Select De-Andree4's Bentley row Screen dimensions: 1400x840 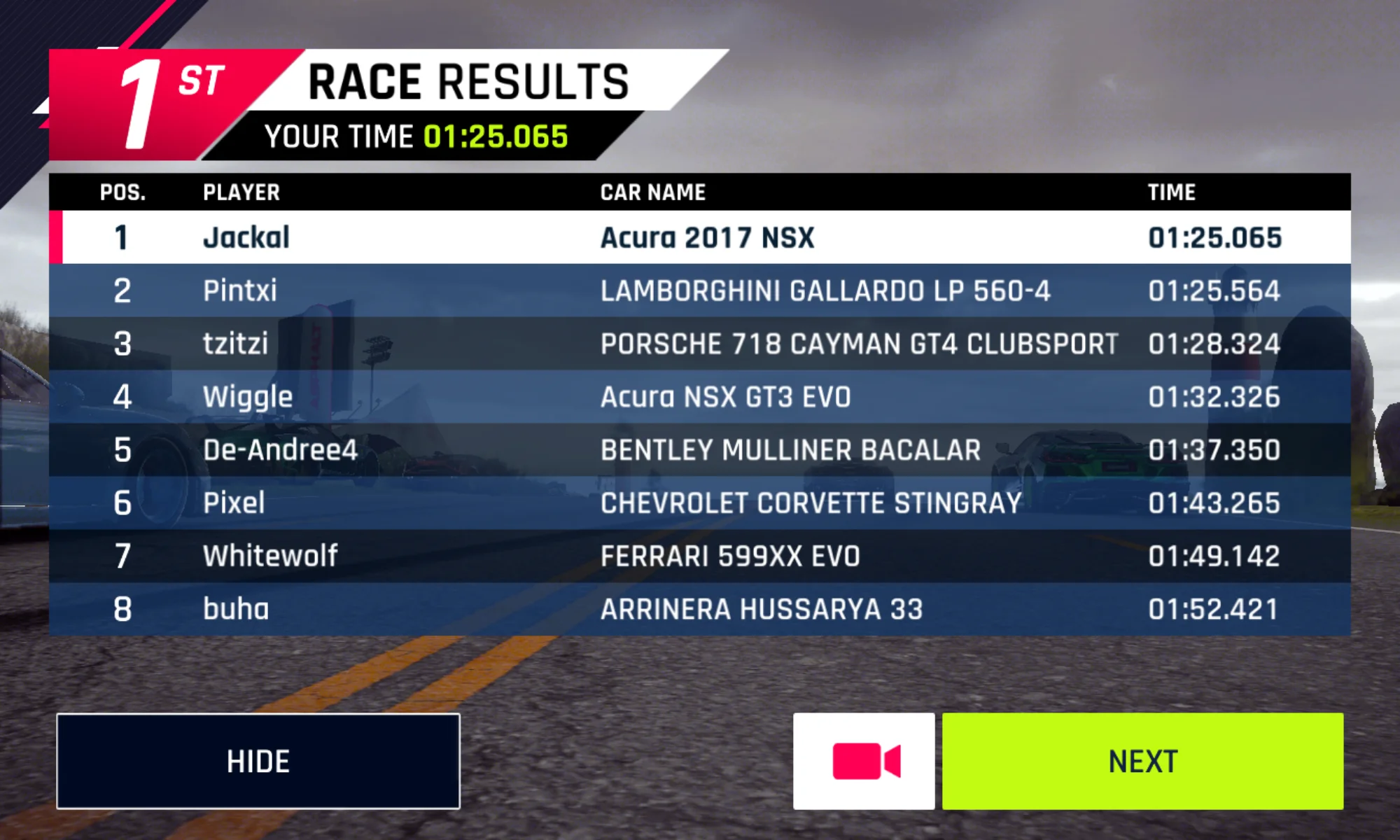point(700,450)
